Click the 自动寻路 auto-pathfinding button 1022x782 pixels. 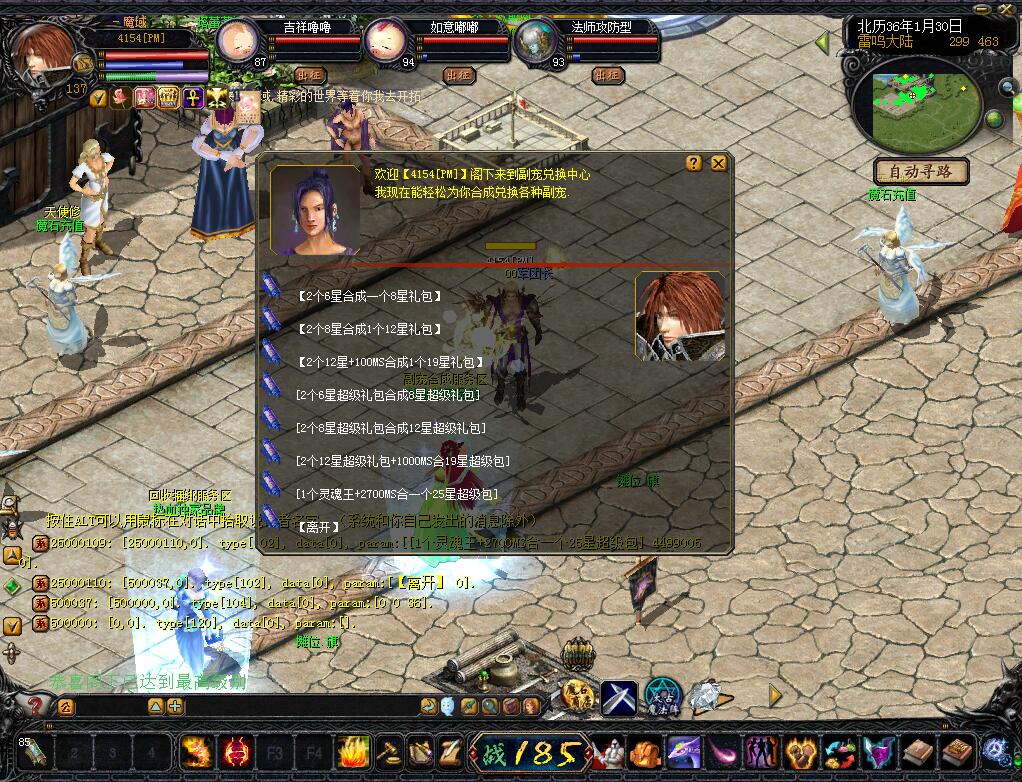921,171
